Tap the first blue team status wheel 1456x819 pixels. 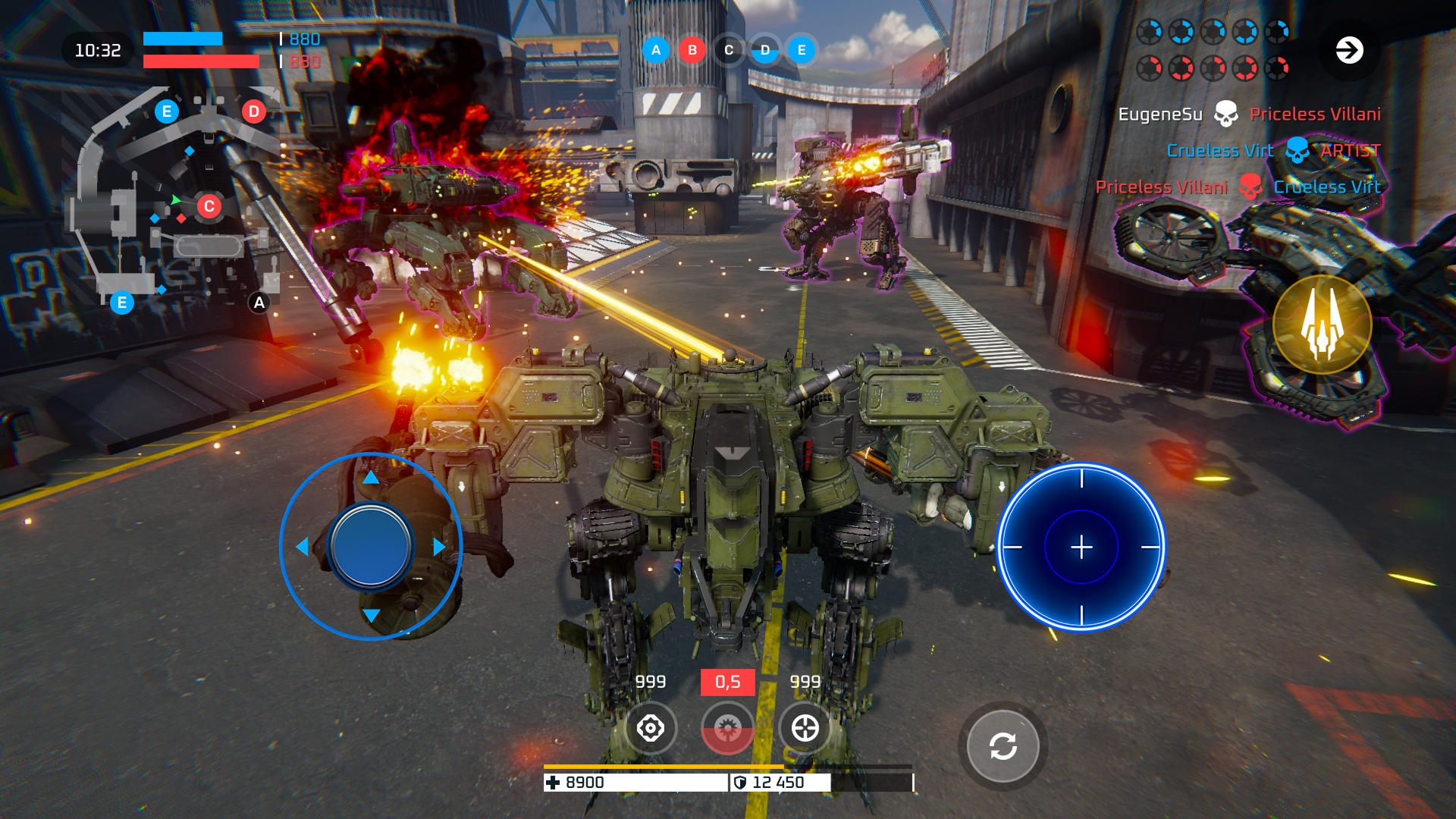pyautogui.click(x=1149, y=32)
